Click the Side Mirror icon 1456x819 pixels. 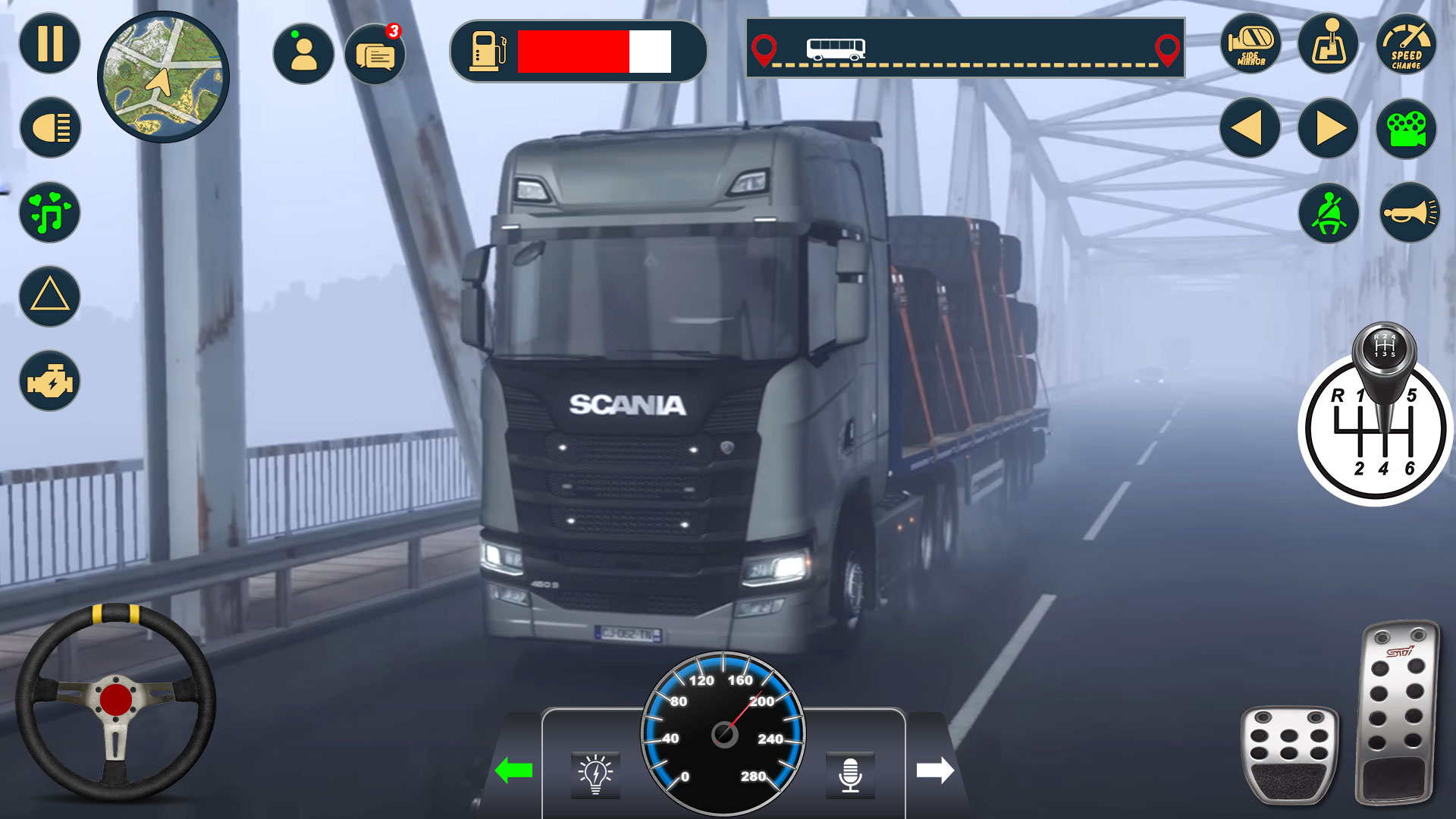click(x=1250, y=45)
